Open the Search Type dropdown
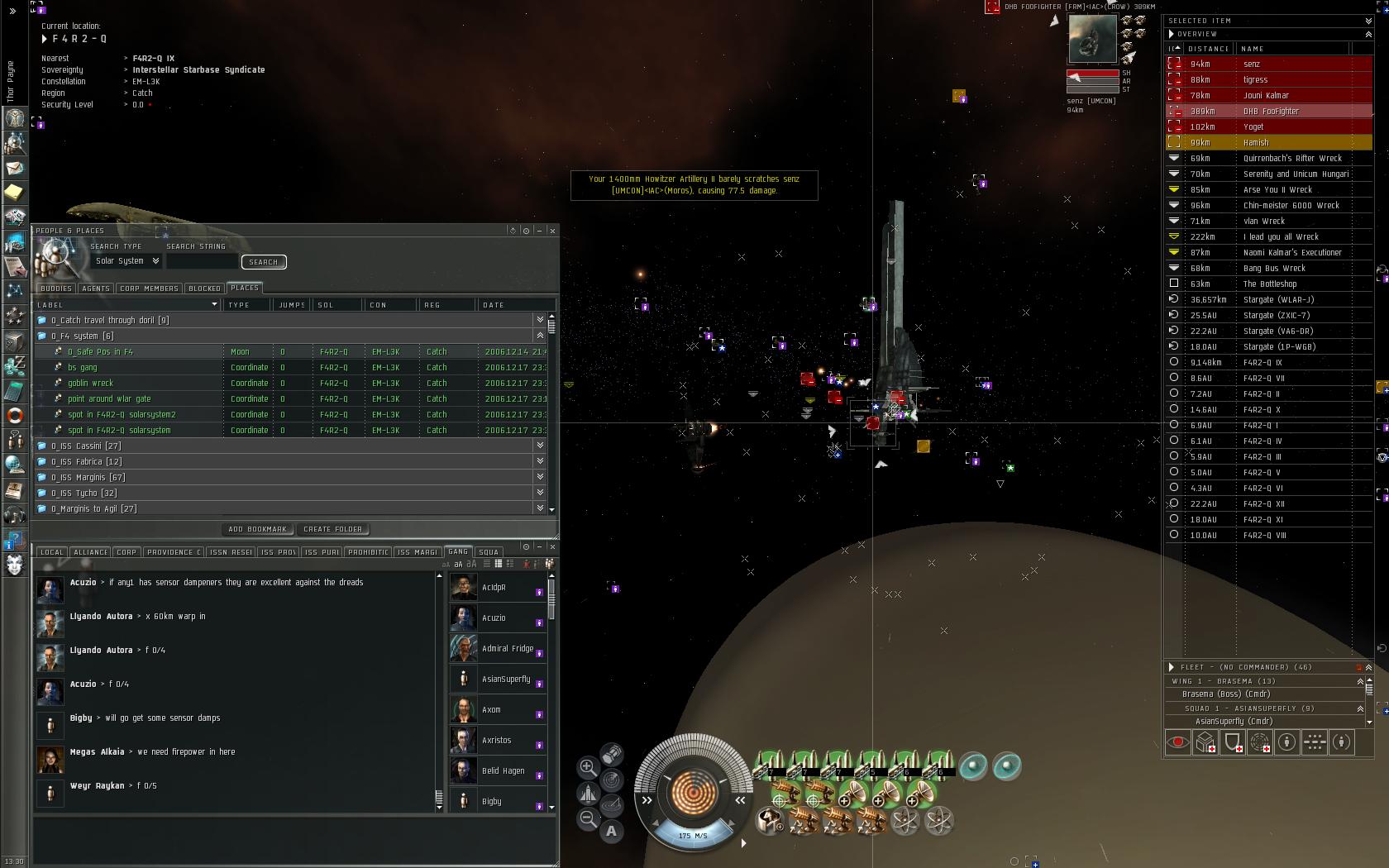 click(127, 261)
